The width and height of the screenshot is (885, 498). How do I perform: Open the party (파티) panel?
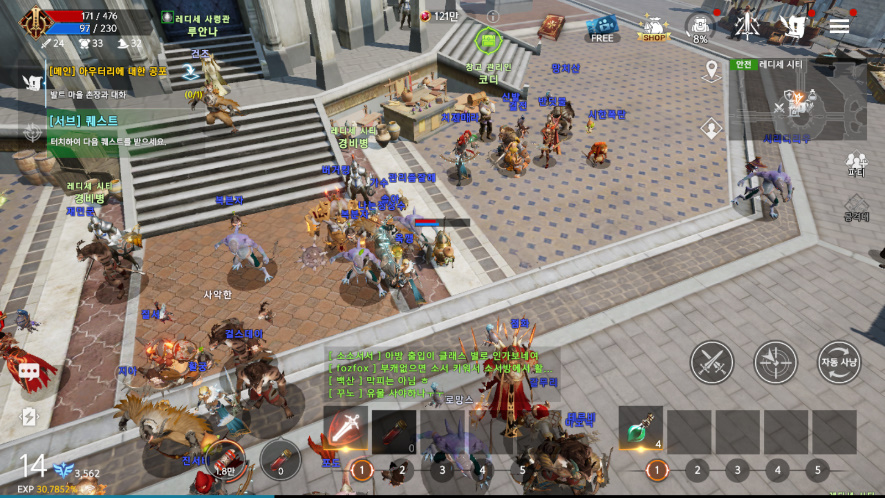coord(856,164)
